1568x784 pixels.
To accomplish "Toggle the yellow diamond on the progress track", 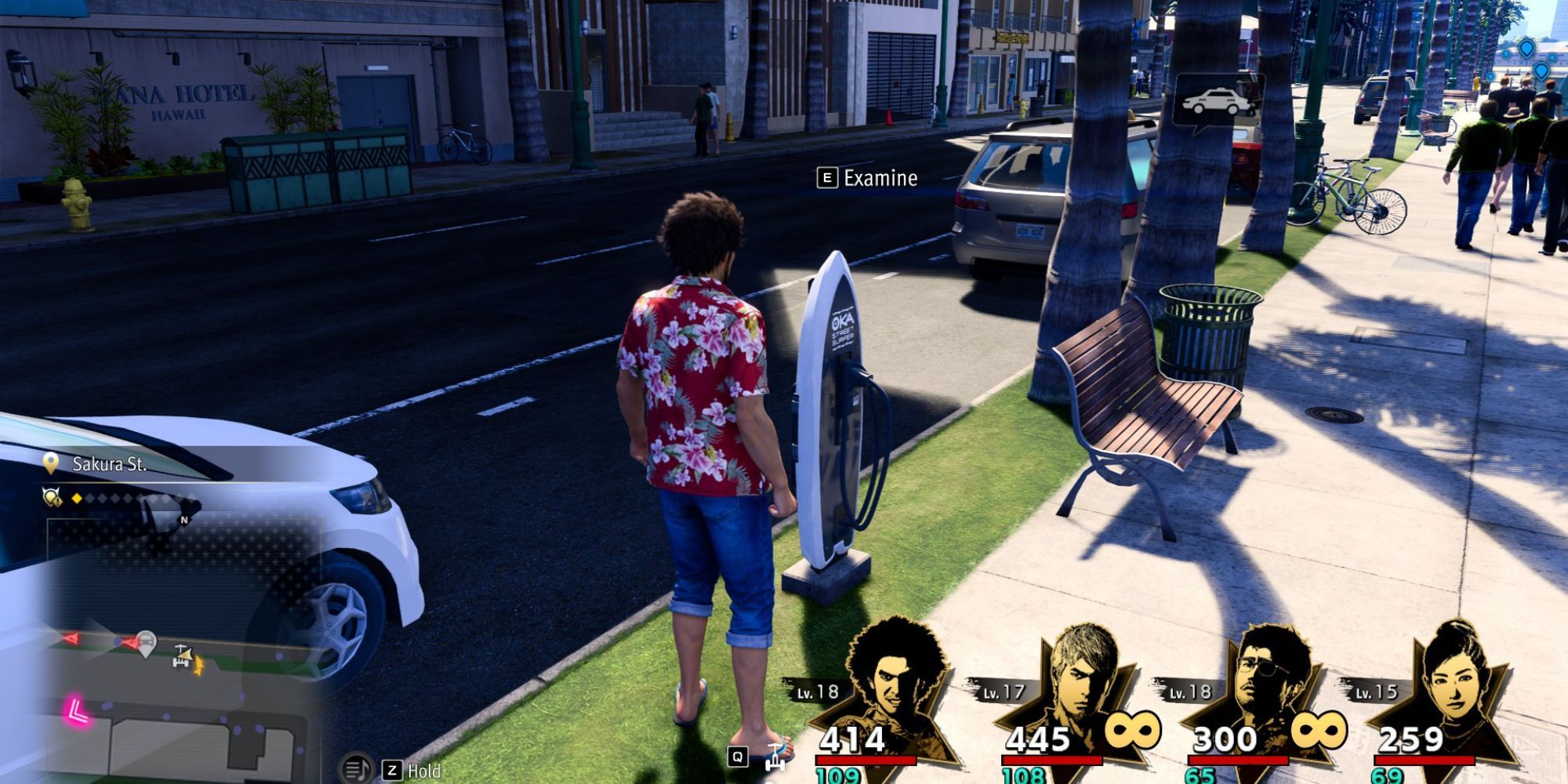I will [77, 499].
